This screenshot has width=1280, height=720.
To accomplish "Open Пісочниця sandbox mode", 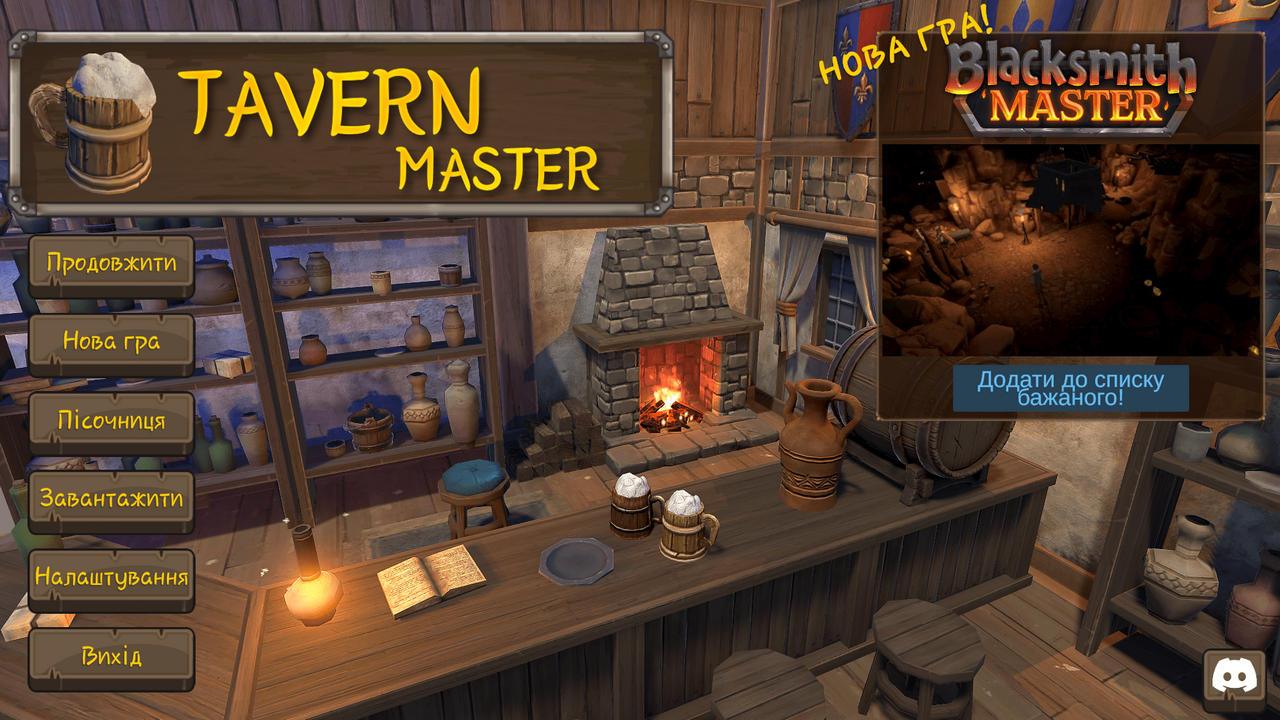I will 111,420.
